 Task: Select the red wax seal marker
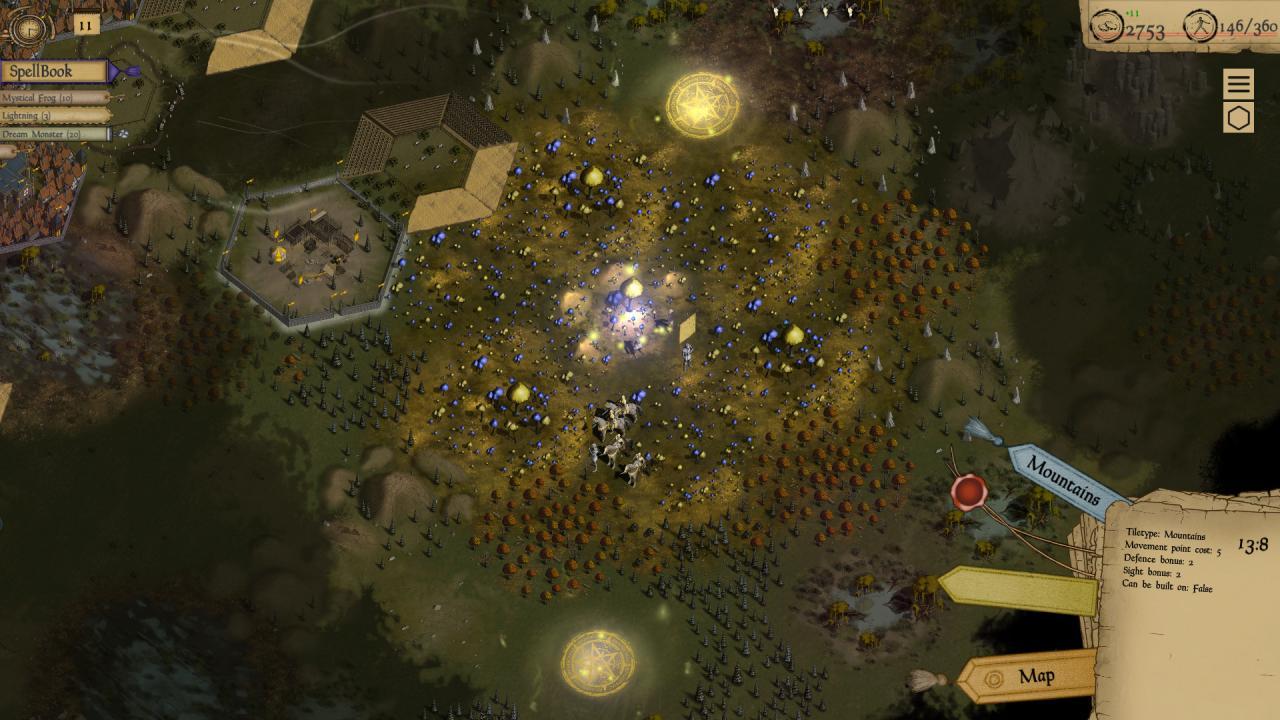coord(967,492)
